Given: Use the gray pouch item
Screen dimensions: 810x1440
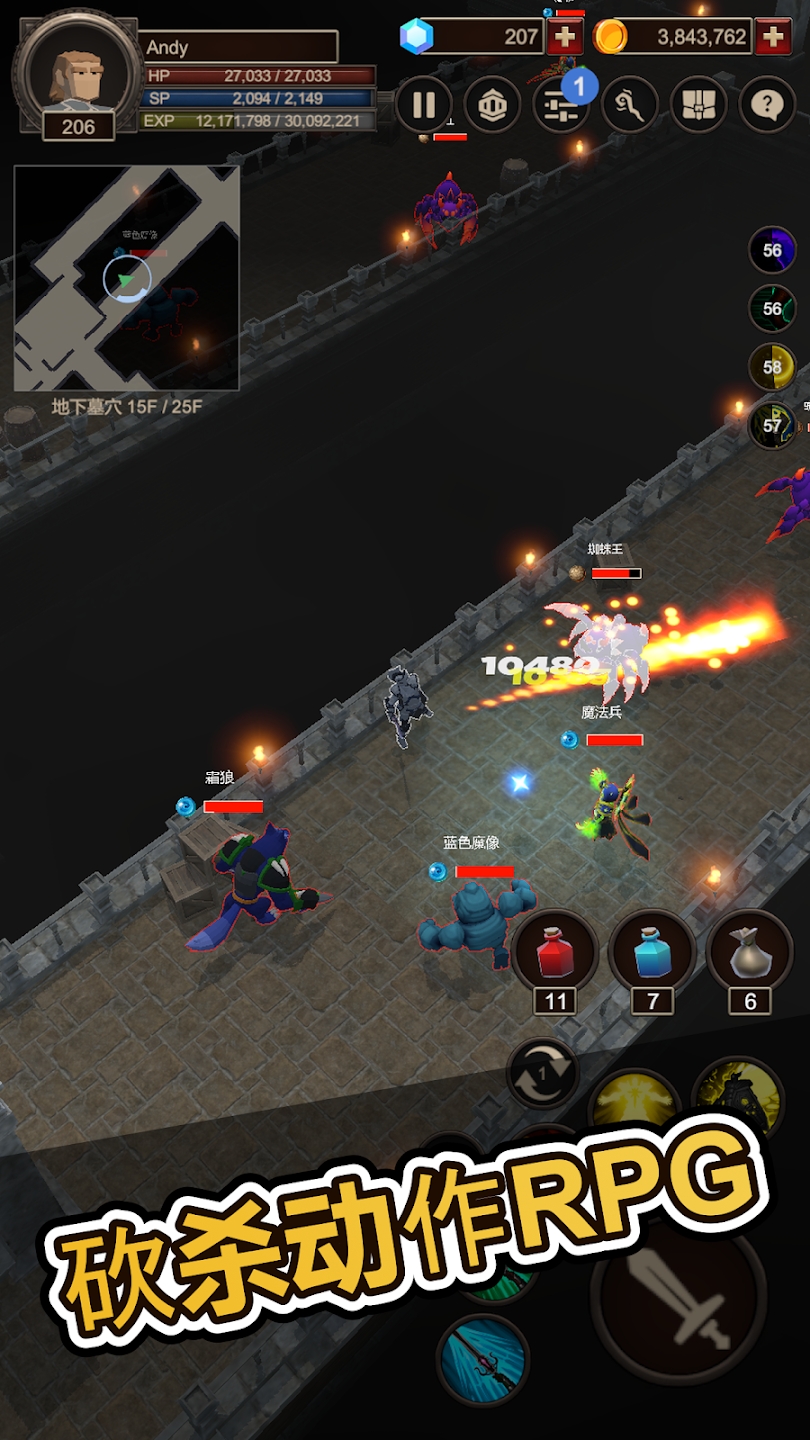Looking at the screenshot, I should tap(749, 952).
